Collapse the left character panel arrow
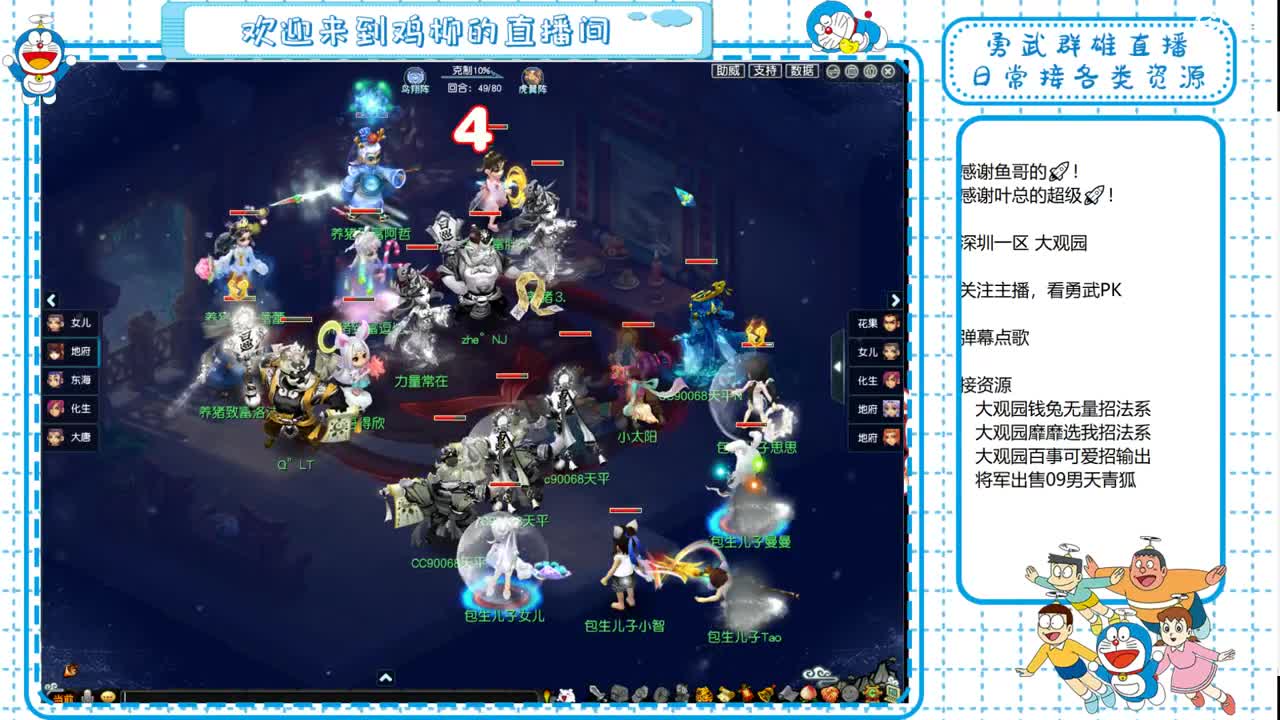 (50, 301)
